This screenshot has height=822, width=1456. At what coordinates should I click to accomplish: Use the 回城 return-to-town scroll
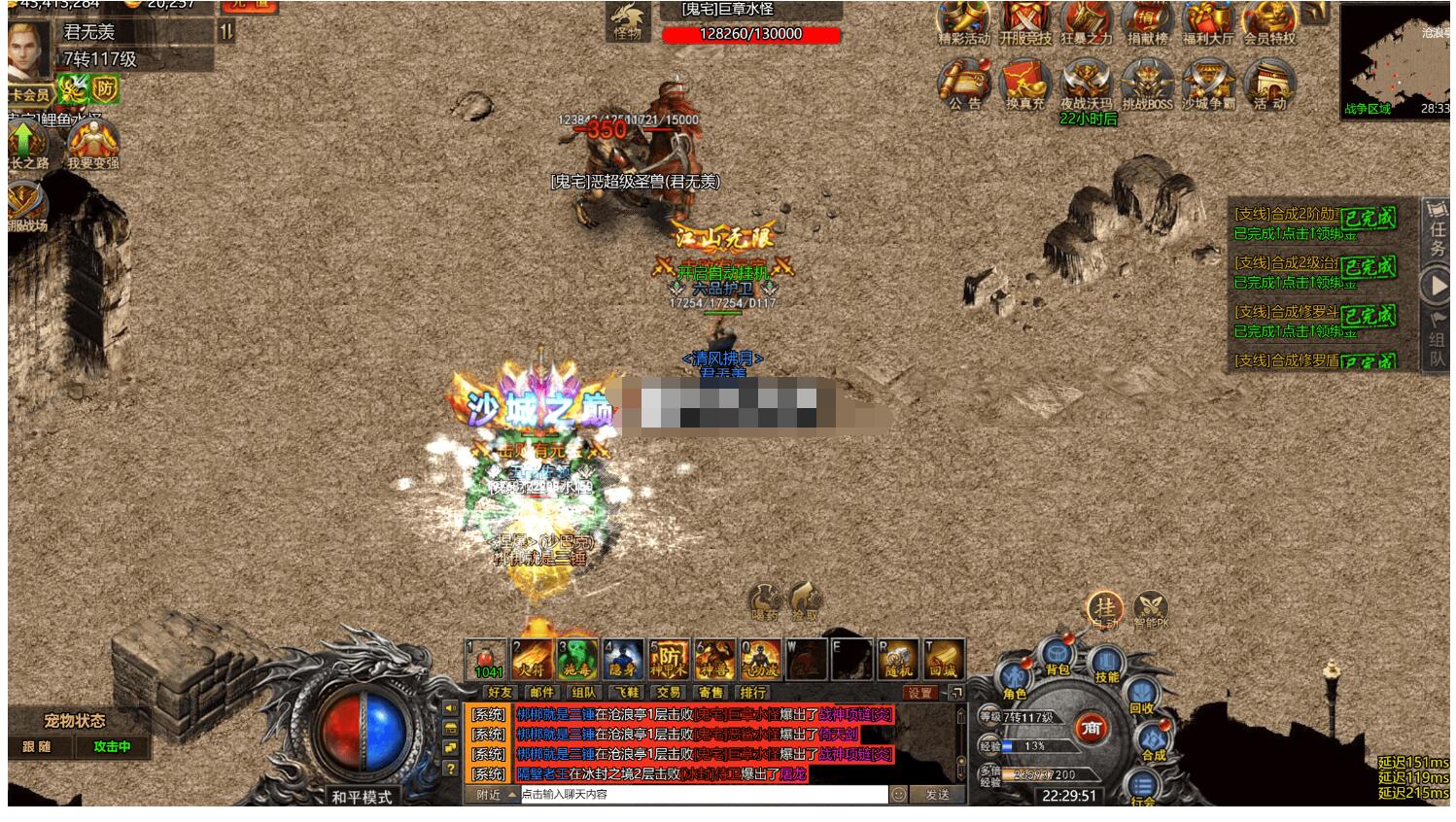point(943,659)
